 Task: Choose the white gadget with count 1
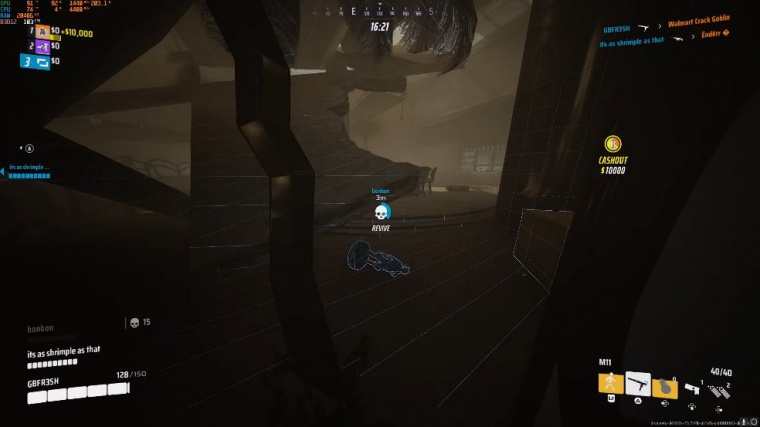point(693,388)
